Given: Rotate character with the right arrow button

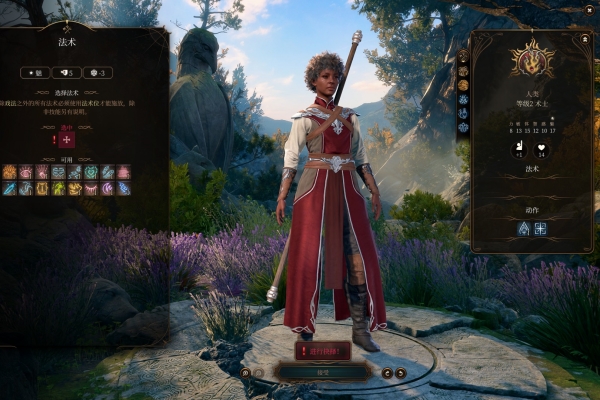Looking at the screenshot, I should [x=401, y=372].
